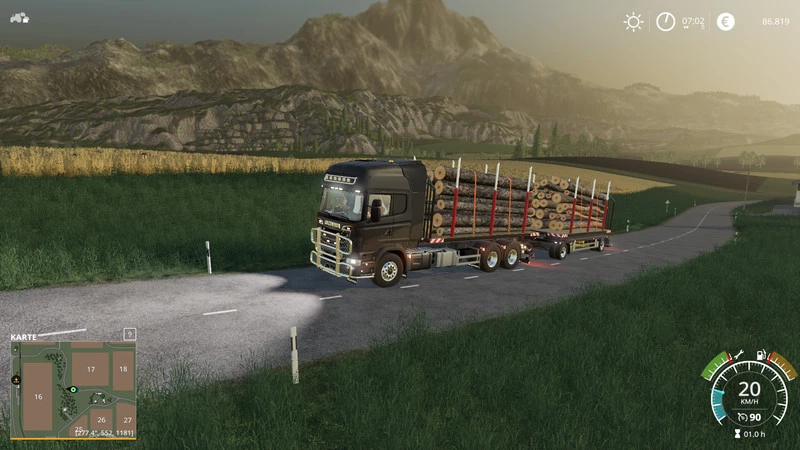The width and height of the screenshot is (800, 450).
Task: Toggle the cruise control icon showing 90
Action: [x=743, y=417]
